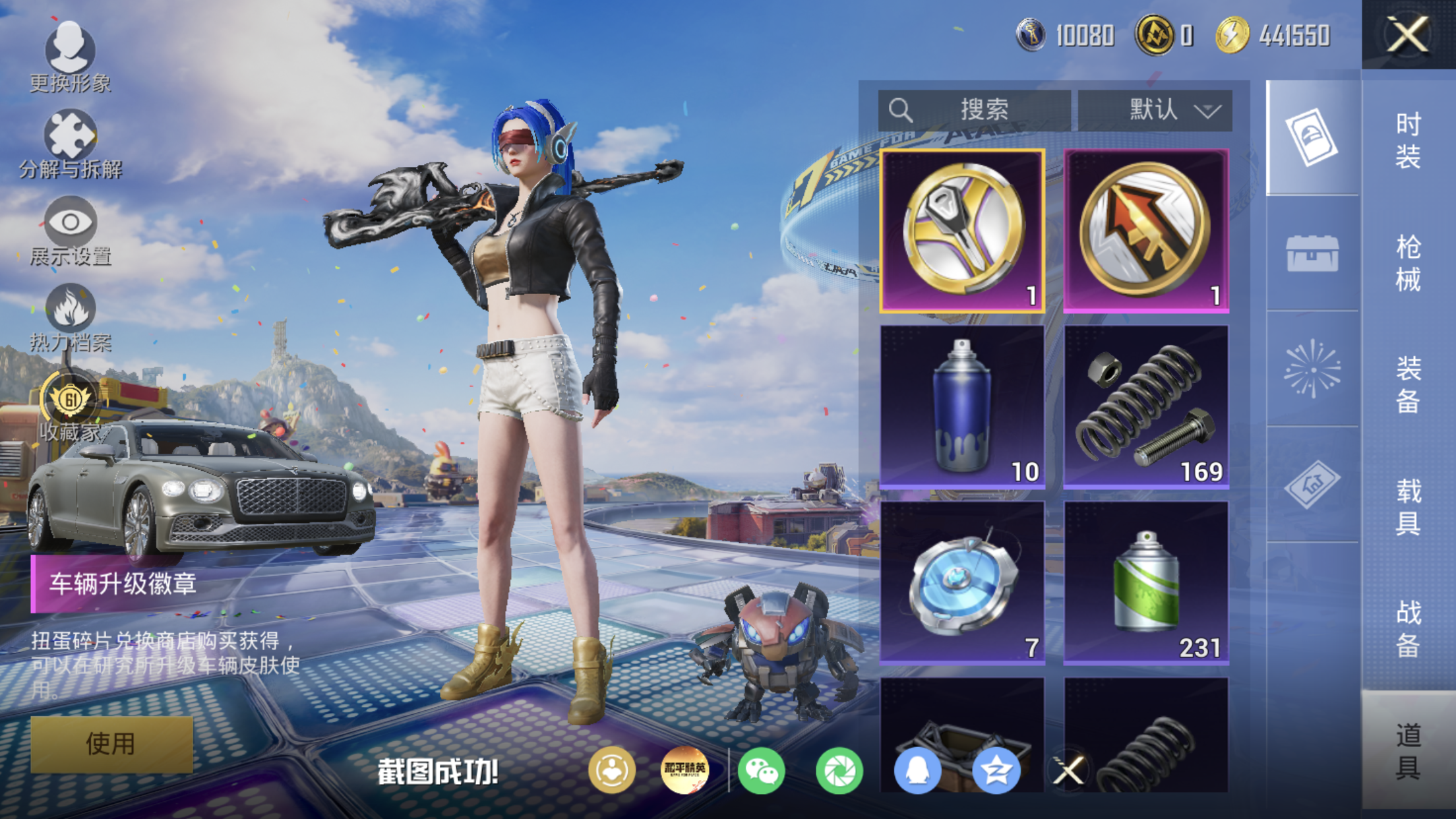Close the inventory screen with the X
Screen dimensions: 1456x819
click(x=1407, y=34)
